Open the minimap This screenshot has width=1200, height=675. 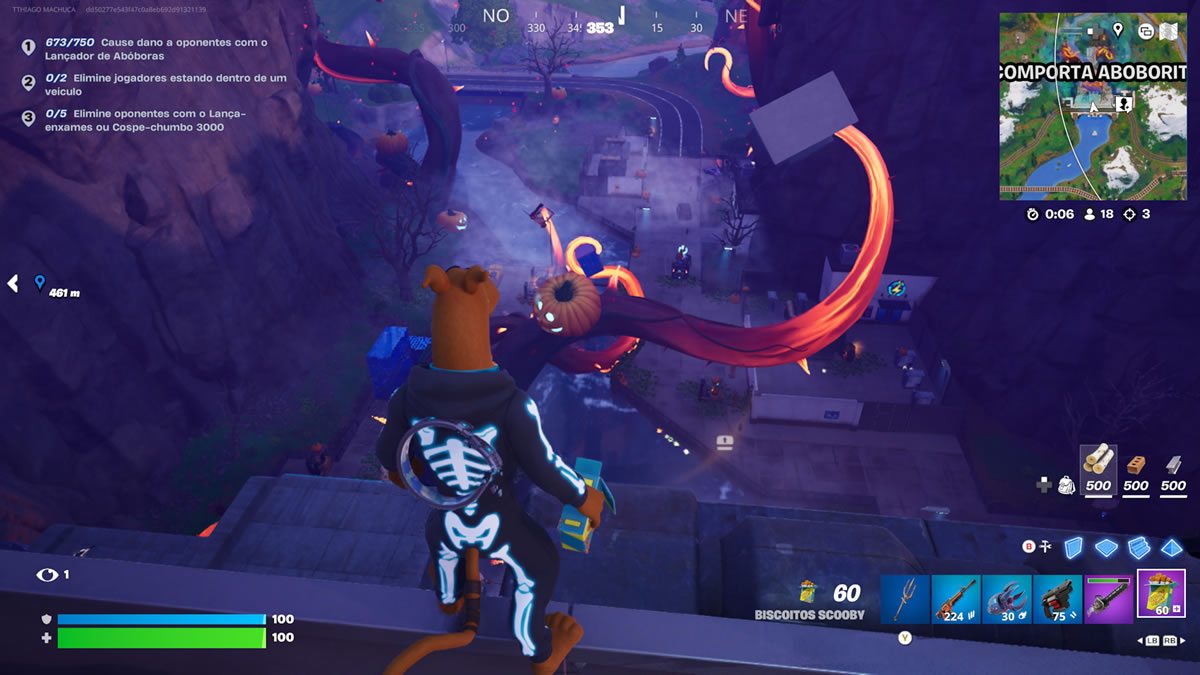(x=1093, y=106)
